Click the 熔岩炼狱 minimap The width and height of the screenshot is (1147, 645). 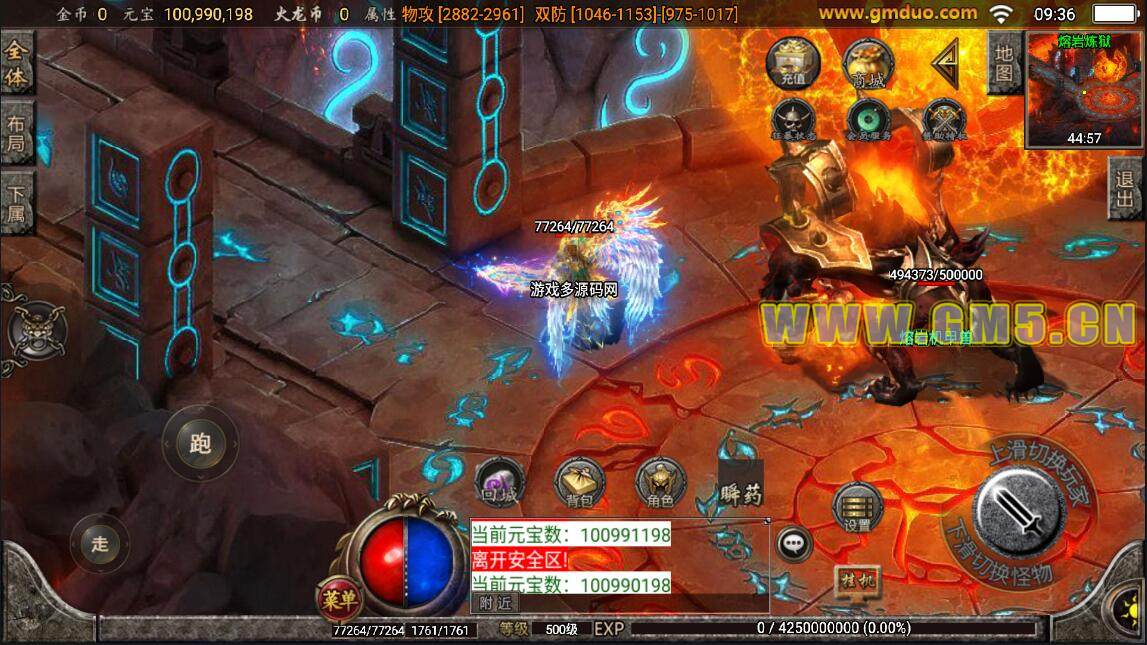[1084, 90]
